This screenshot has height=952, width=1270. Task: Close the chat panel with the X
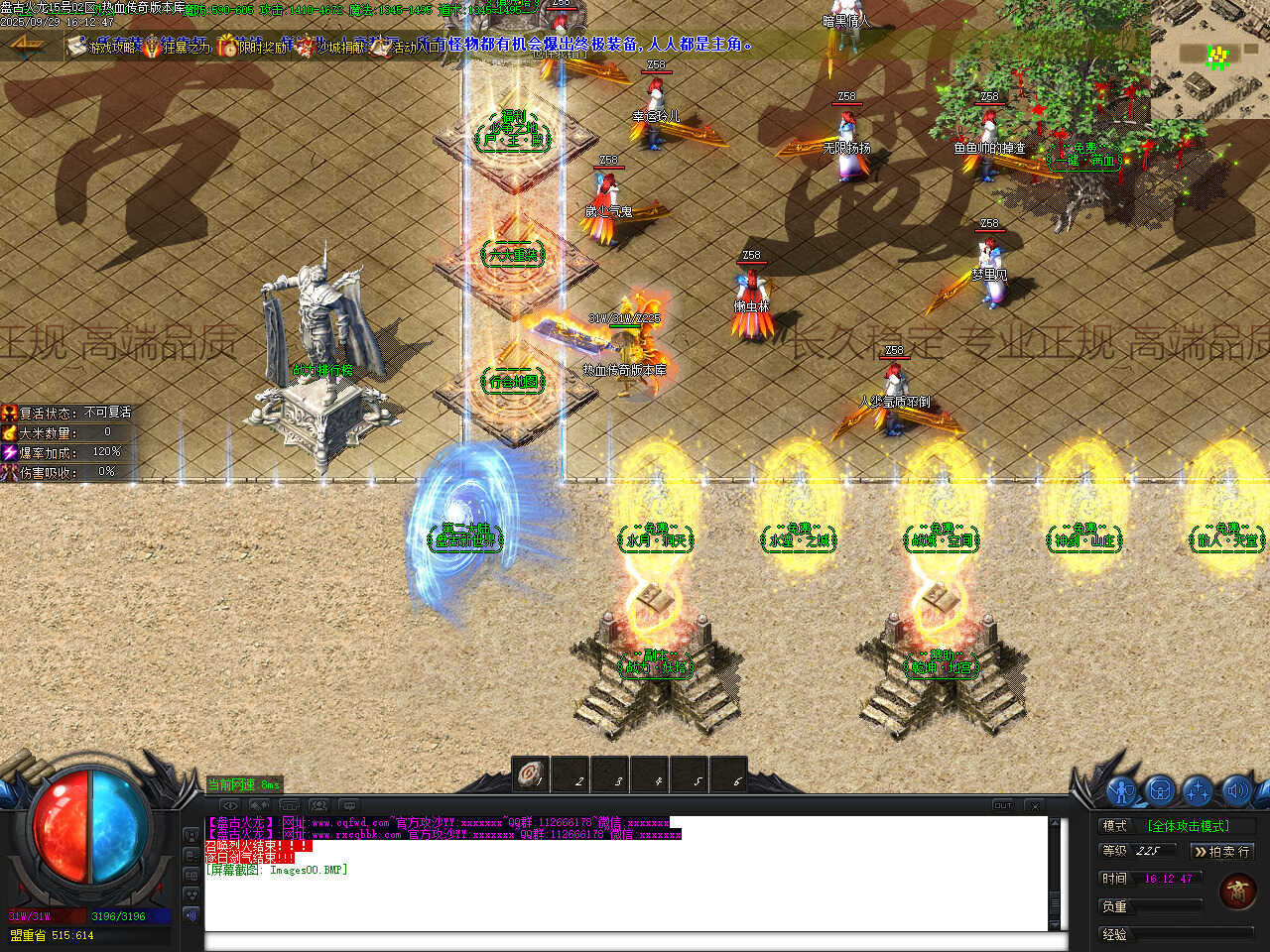[x=1035, y=805]
